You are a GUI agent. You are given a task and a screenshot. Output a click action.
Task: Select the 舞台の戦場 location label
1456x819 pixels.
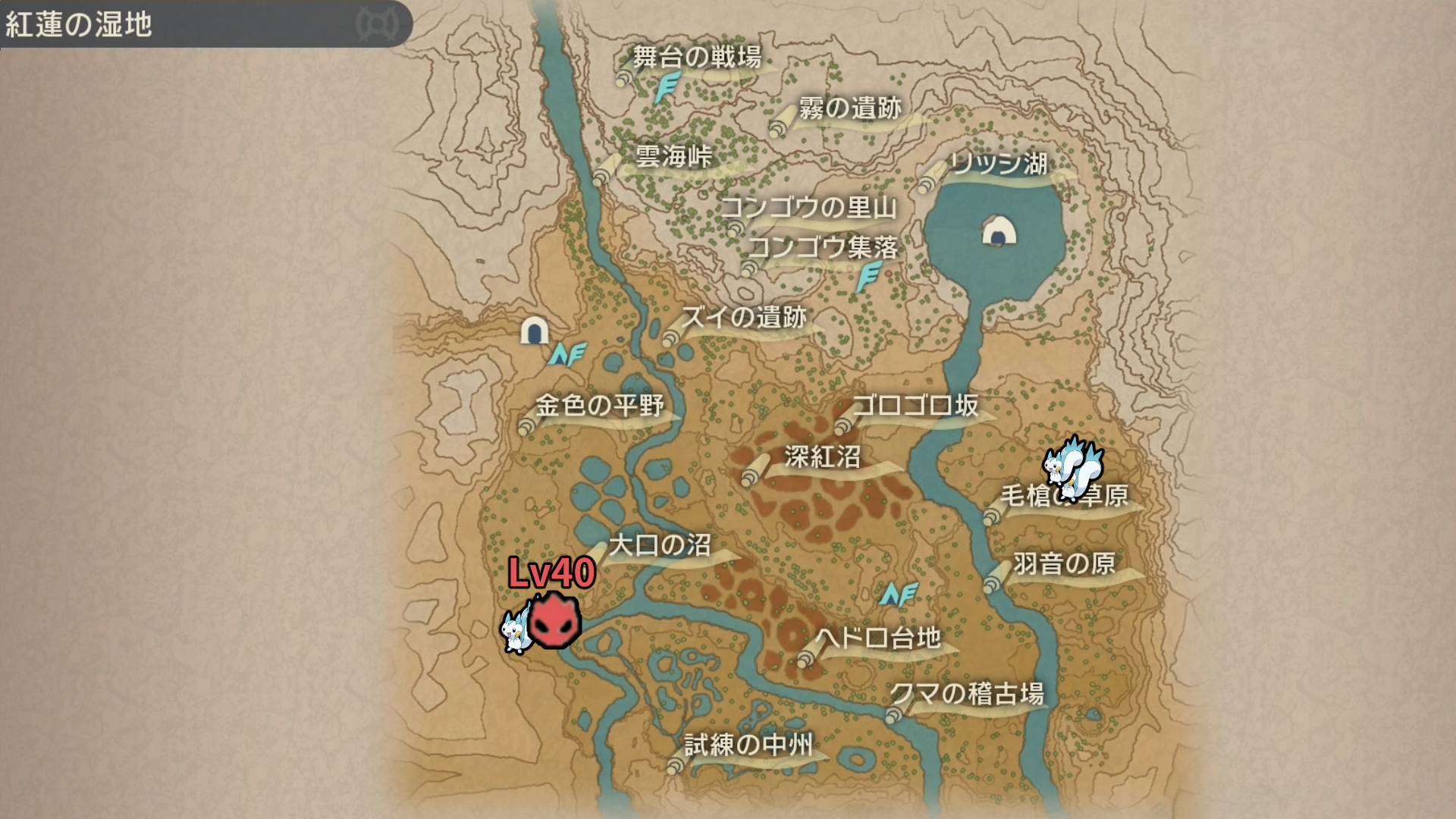[697, 58]
